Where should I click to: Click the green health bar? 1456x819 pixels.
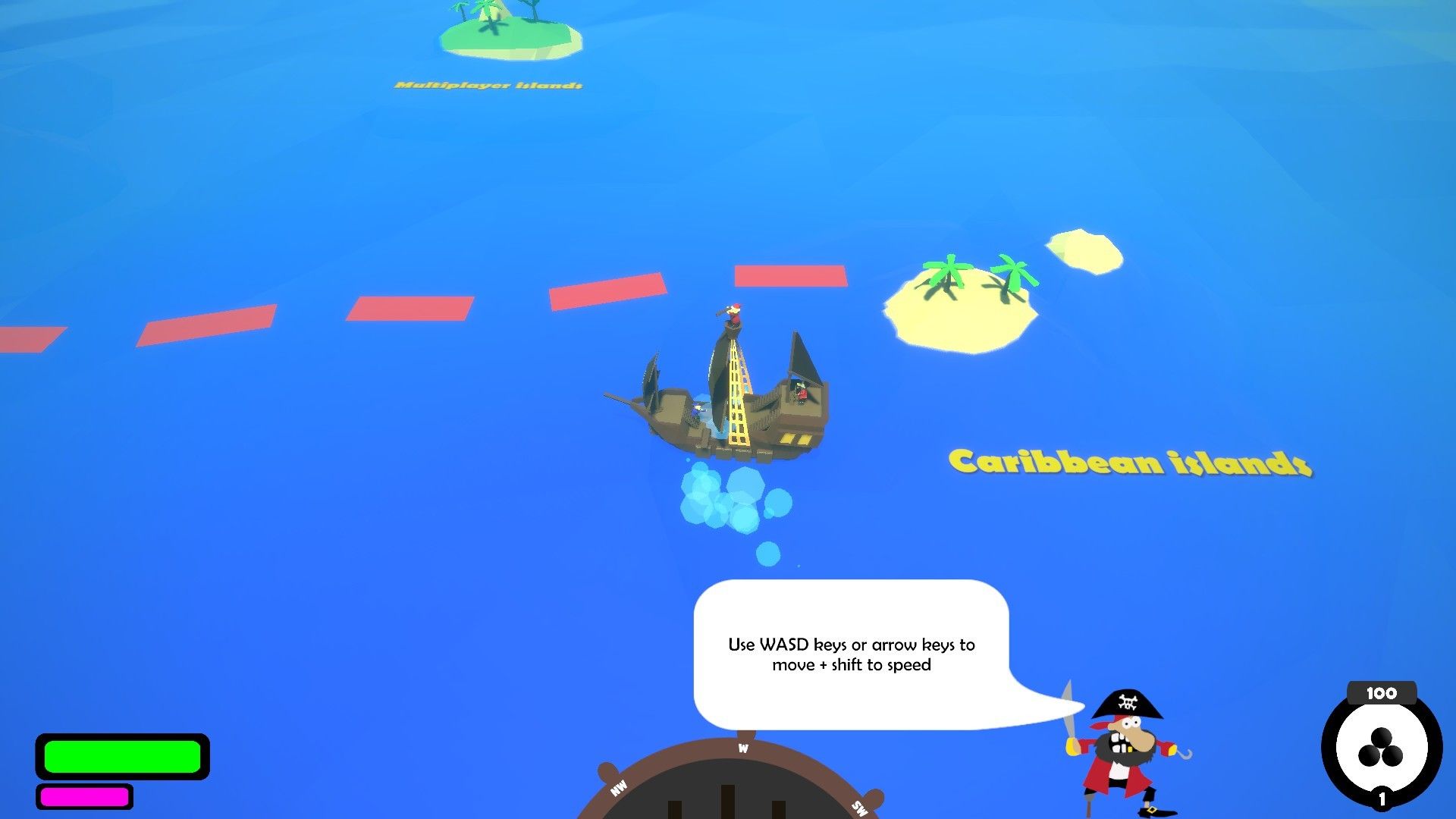(121, 756)
